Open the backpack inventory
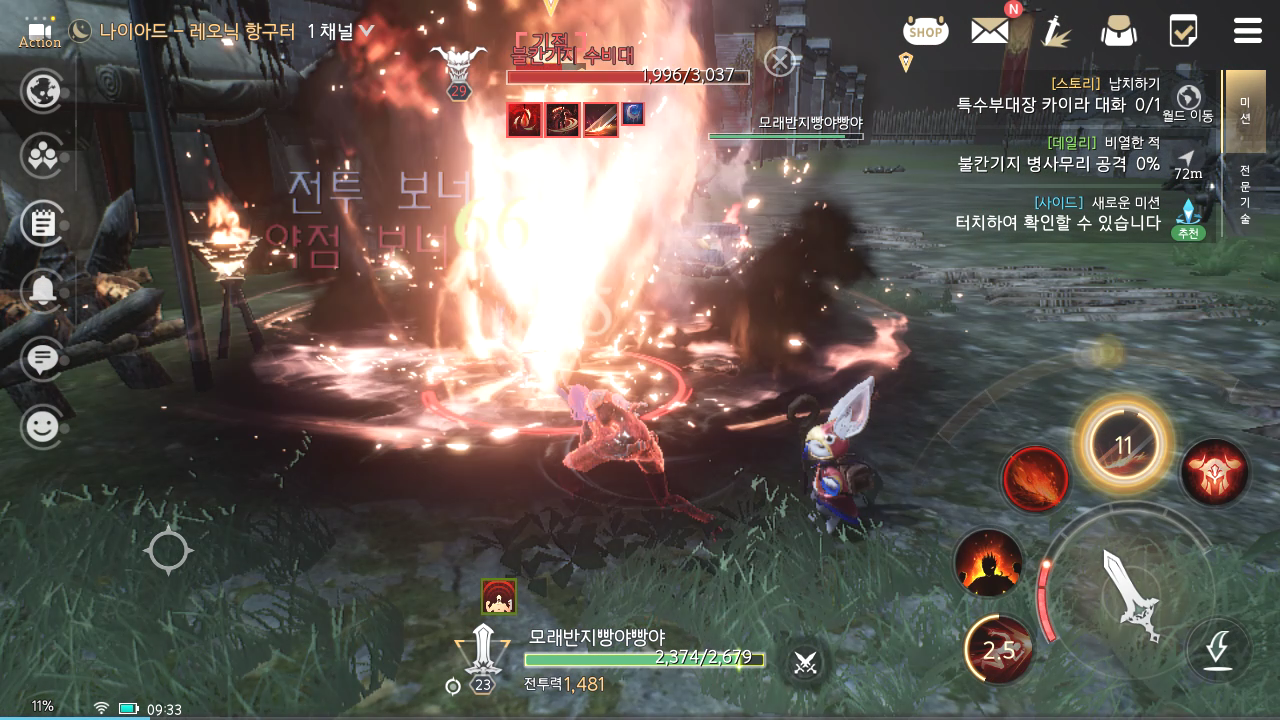Image resolution: width=1280 pixels, height=720 pixels. pyautogui.click(x=1118, y=31)
